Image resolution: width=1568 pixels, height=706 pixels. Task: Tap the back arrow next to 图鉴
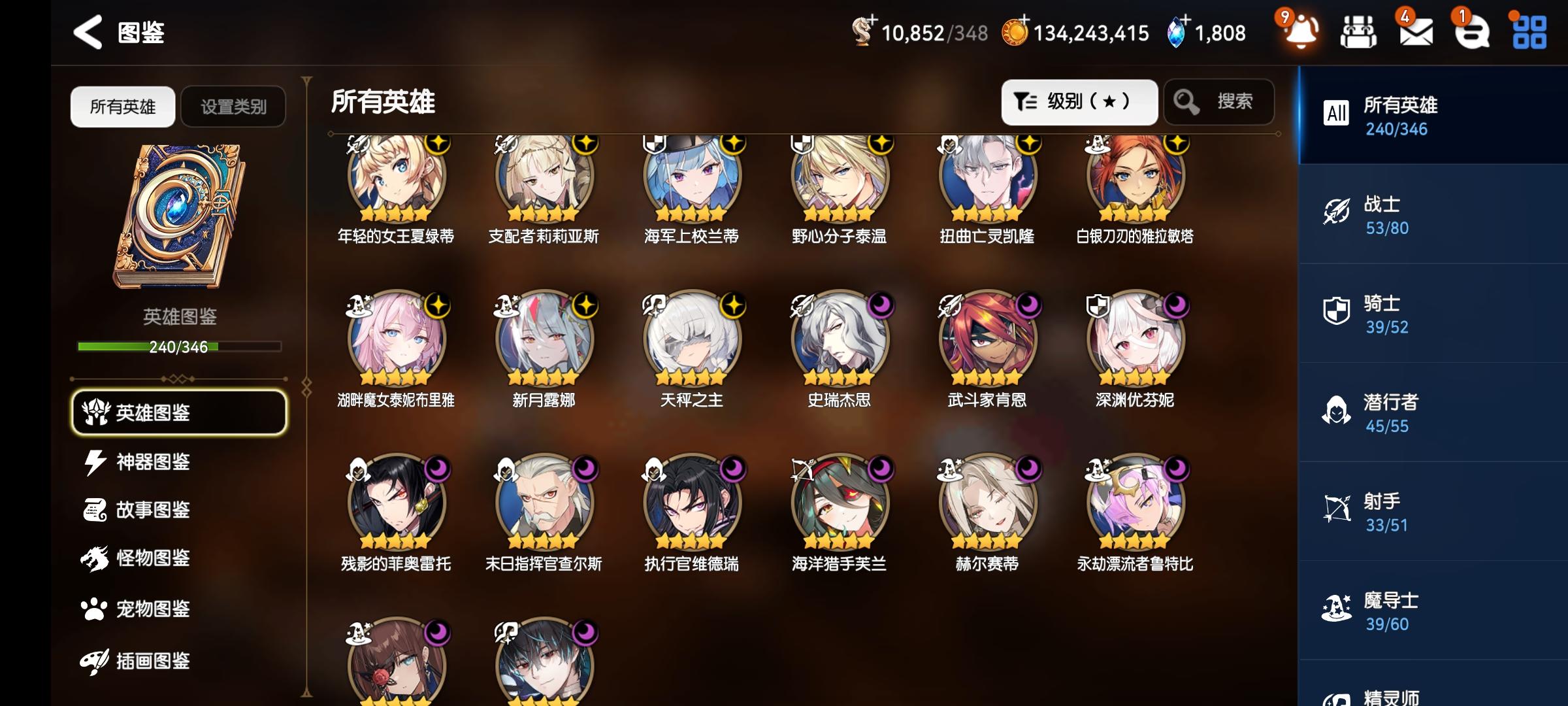(87, 31)
